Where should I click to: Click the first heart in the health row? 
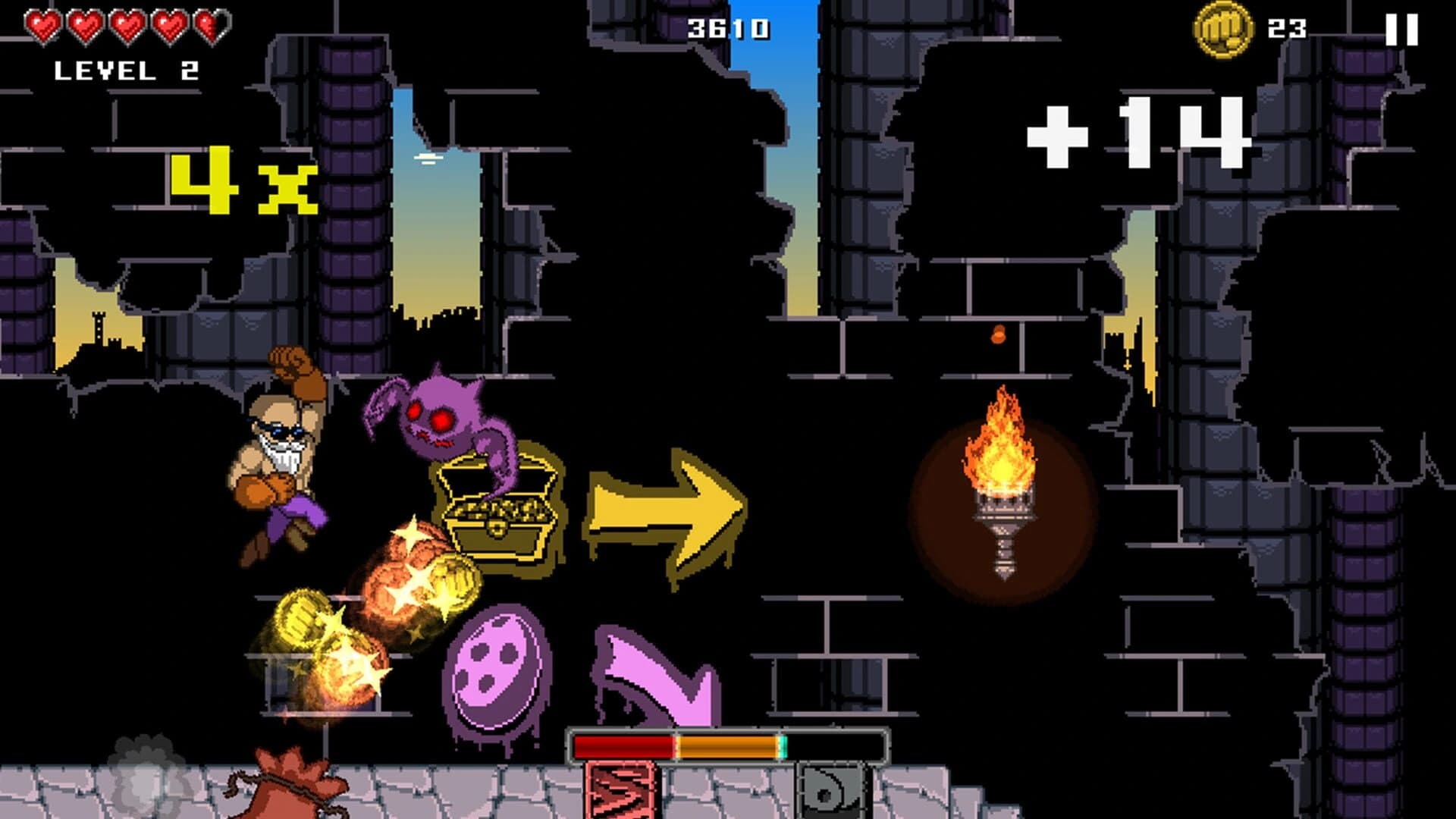(42, 24)
